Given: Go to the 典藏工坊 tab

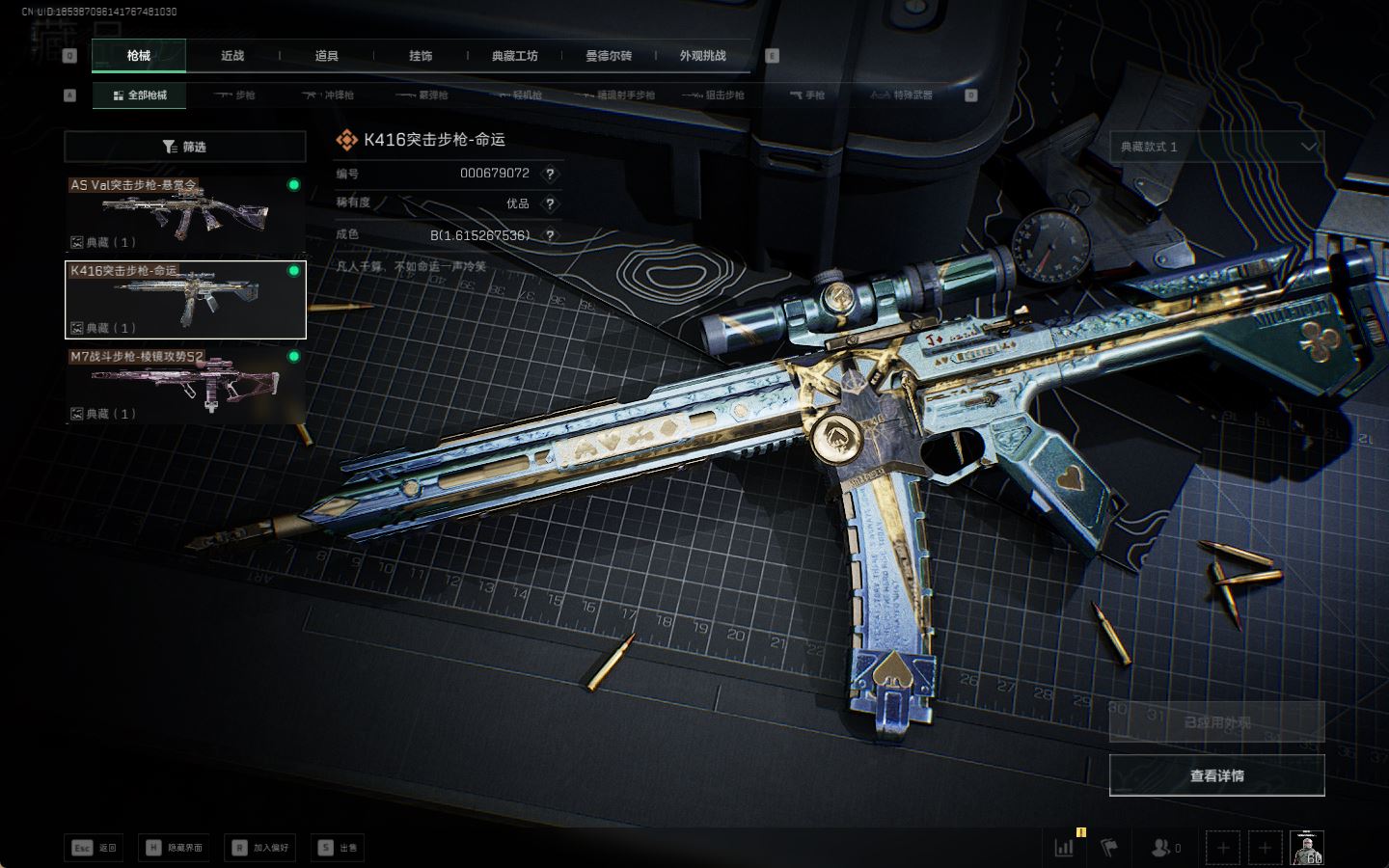Looking at the screenshot, I should (514, 56).
